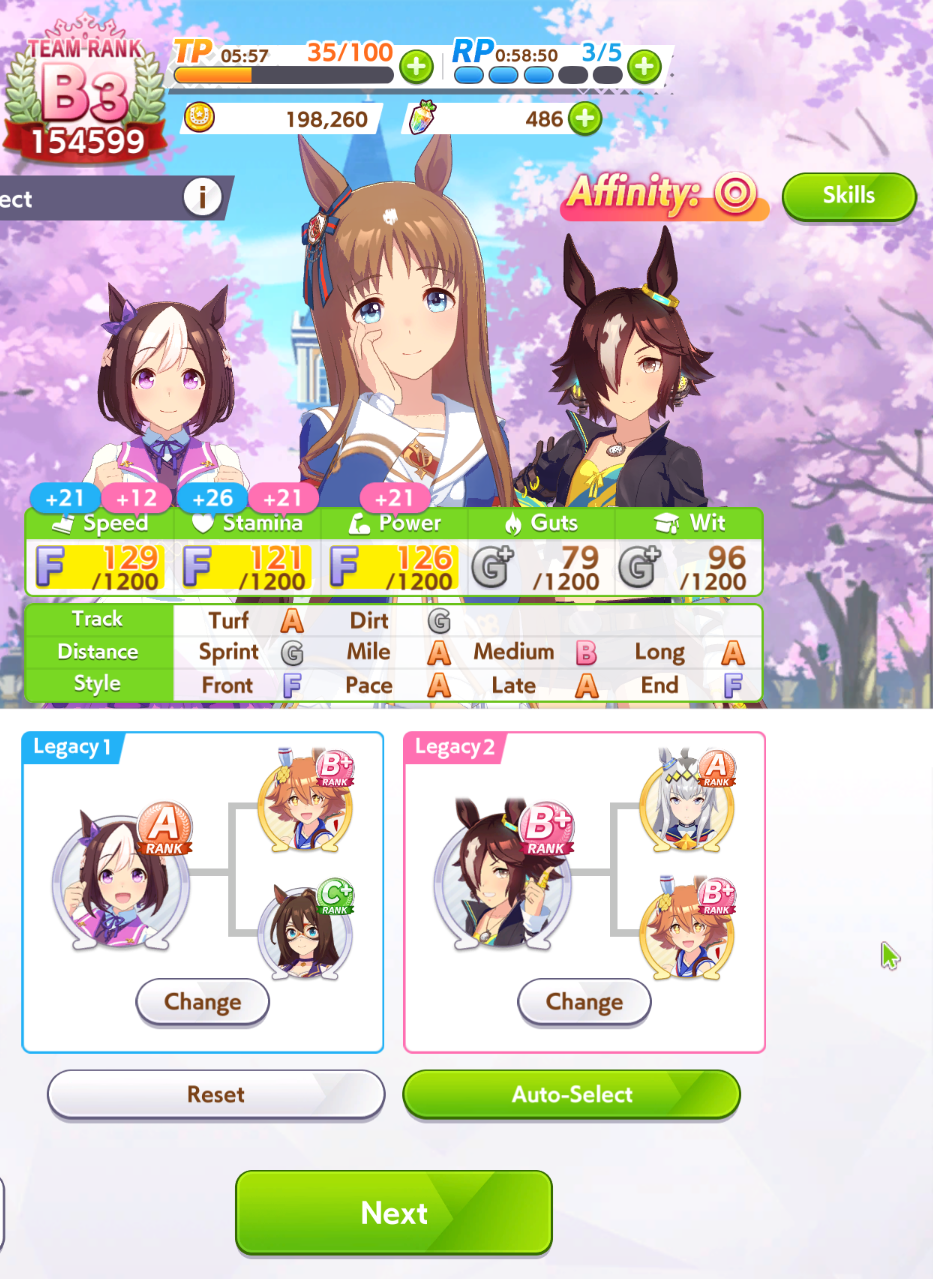This screenshot has height=1279, width=933.
Task: Add RP with the plus button
Action: pyautogui.click(x=645, y=68)
